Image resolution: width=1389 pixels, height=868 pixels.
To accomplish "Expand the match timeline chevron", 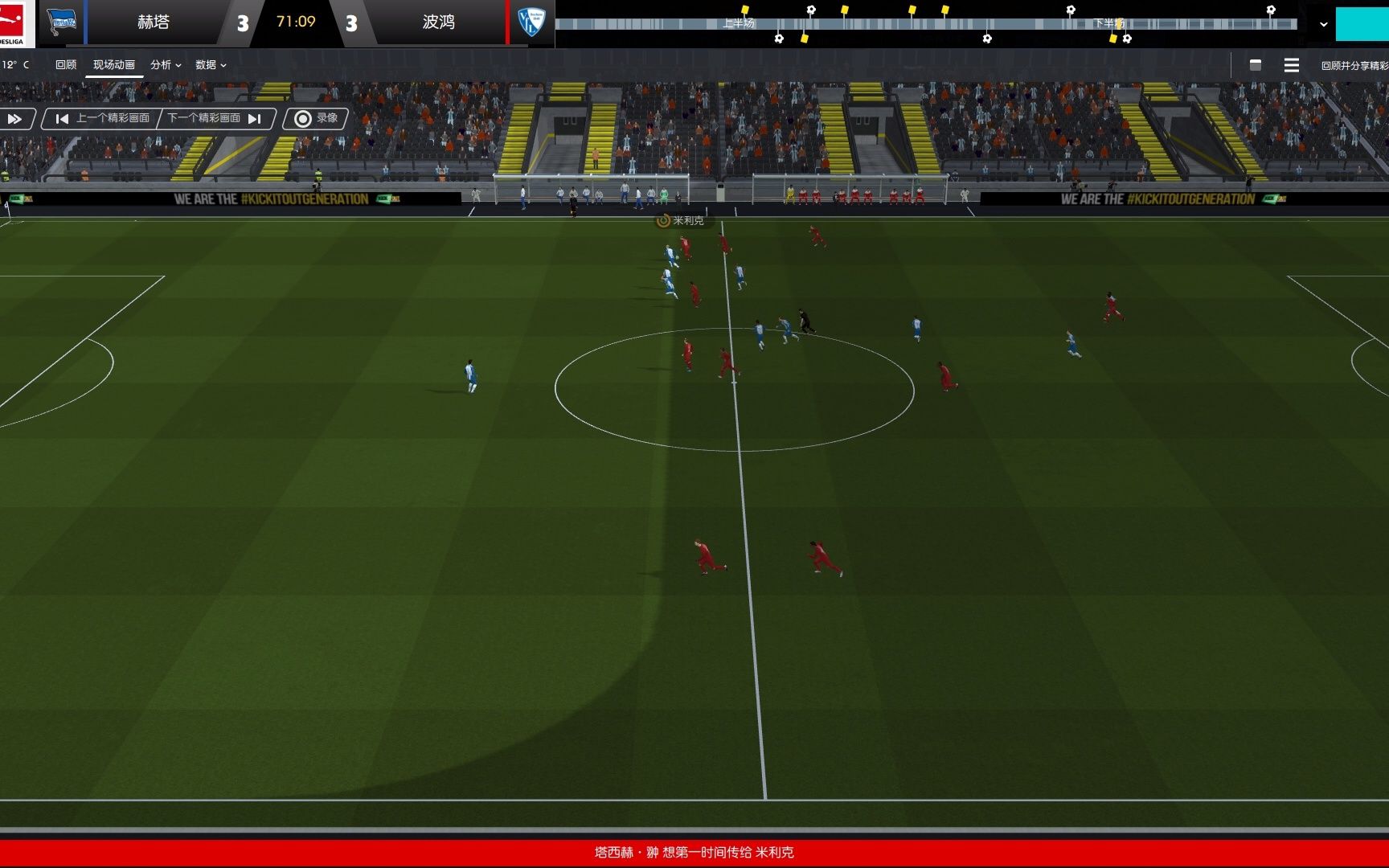I will [x=1323, y=24].
